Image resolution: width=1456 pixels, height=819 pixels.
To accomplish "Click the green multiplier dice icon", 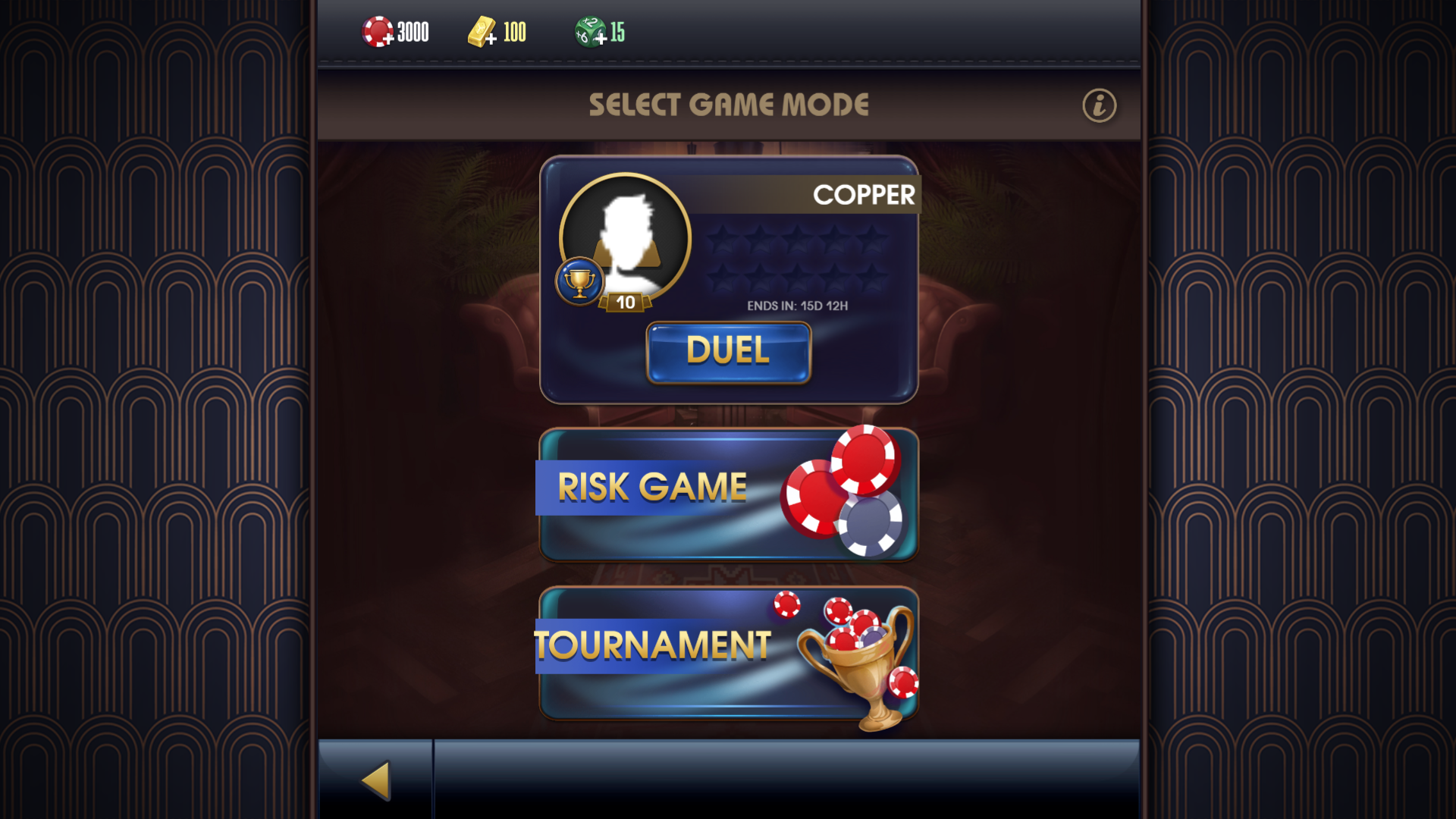I will [588, 29].
